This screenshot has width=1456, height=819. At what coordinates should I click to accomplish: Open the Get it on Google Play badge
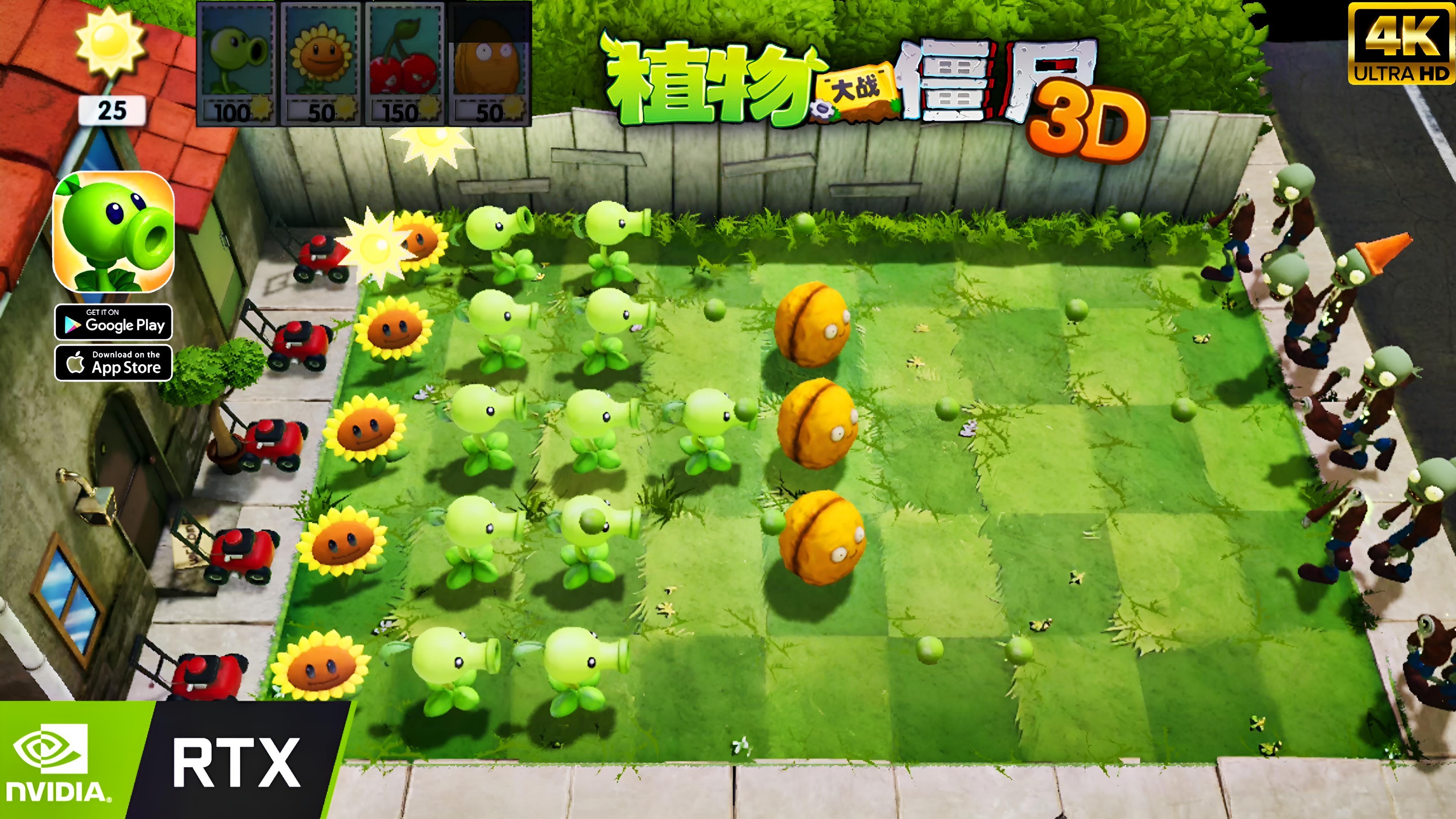[113, 323]
